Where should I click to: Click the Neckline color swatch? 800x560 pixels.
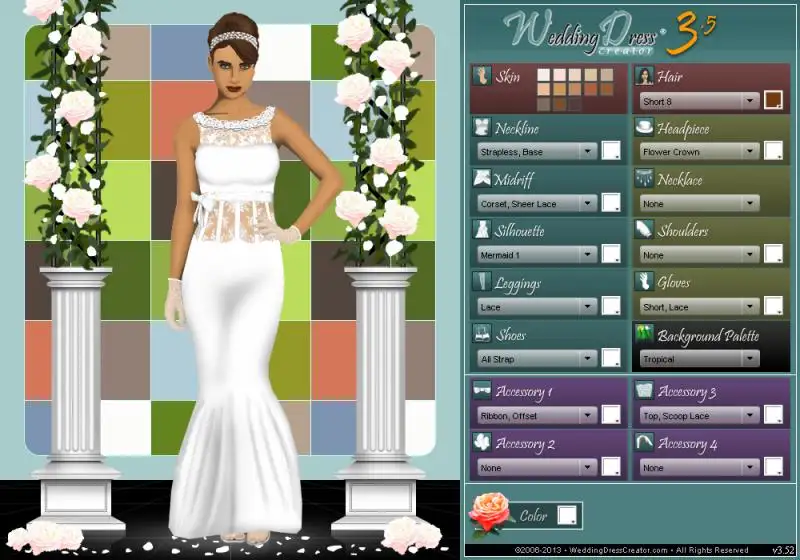[610, 151]
